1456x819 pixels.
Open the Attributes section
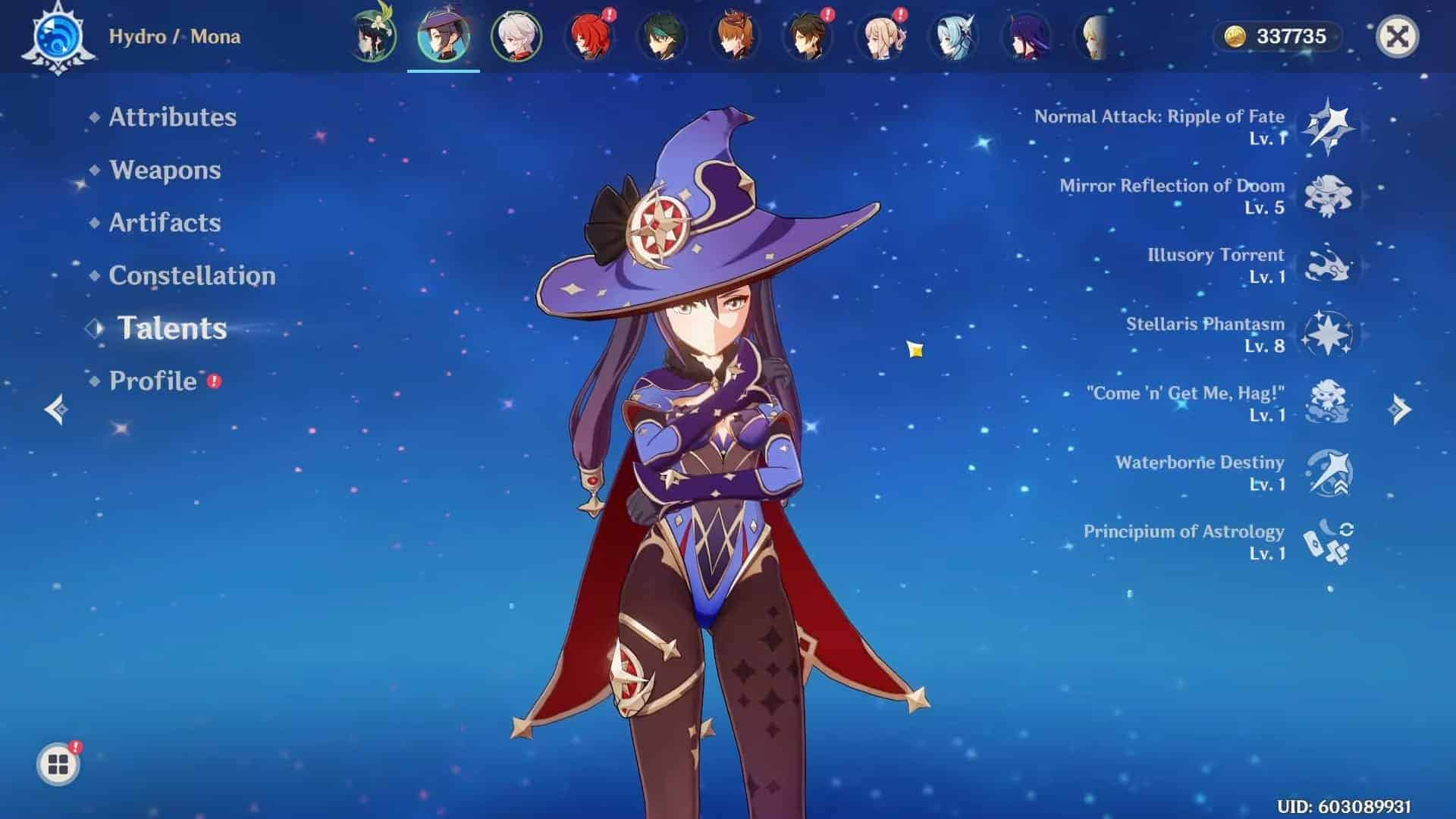point(172,117)
